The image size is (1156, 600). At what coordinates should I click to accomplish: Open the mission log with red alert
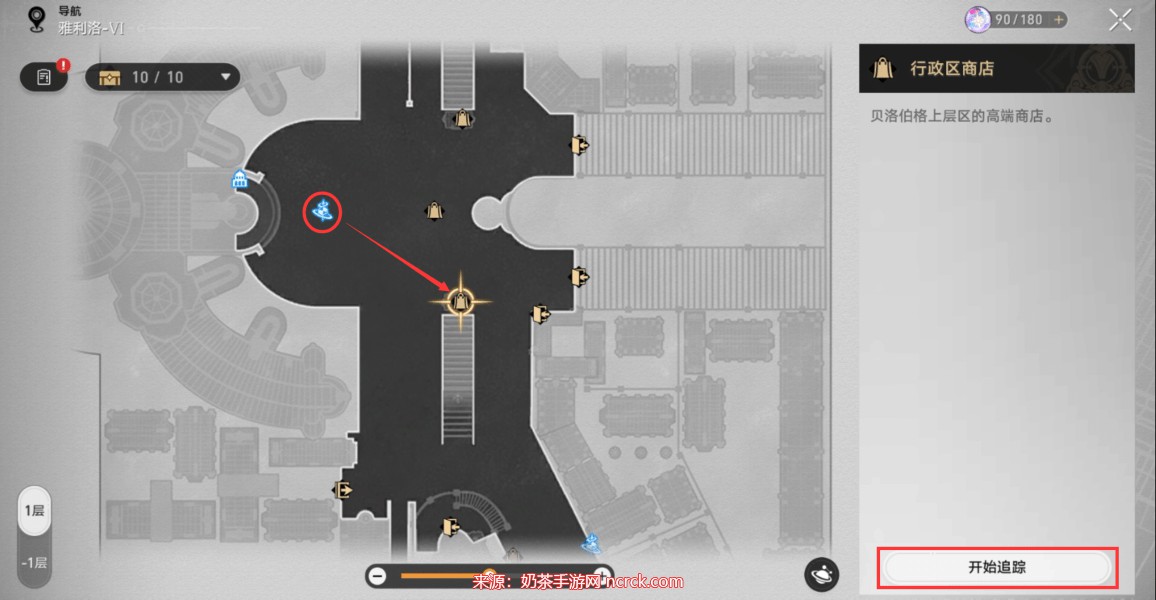[44, 77]
